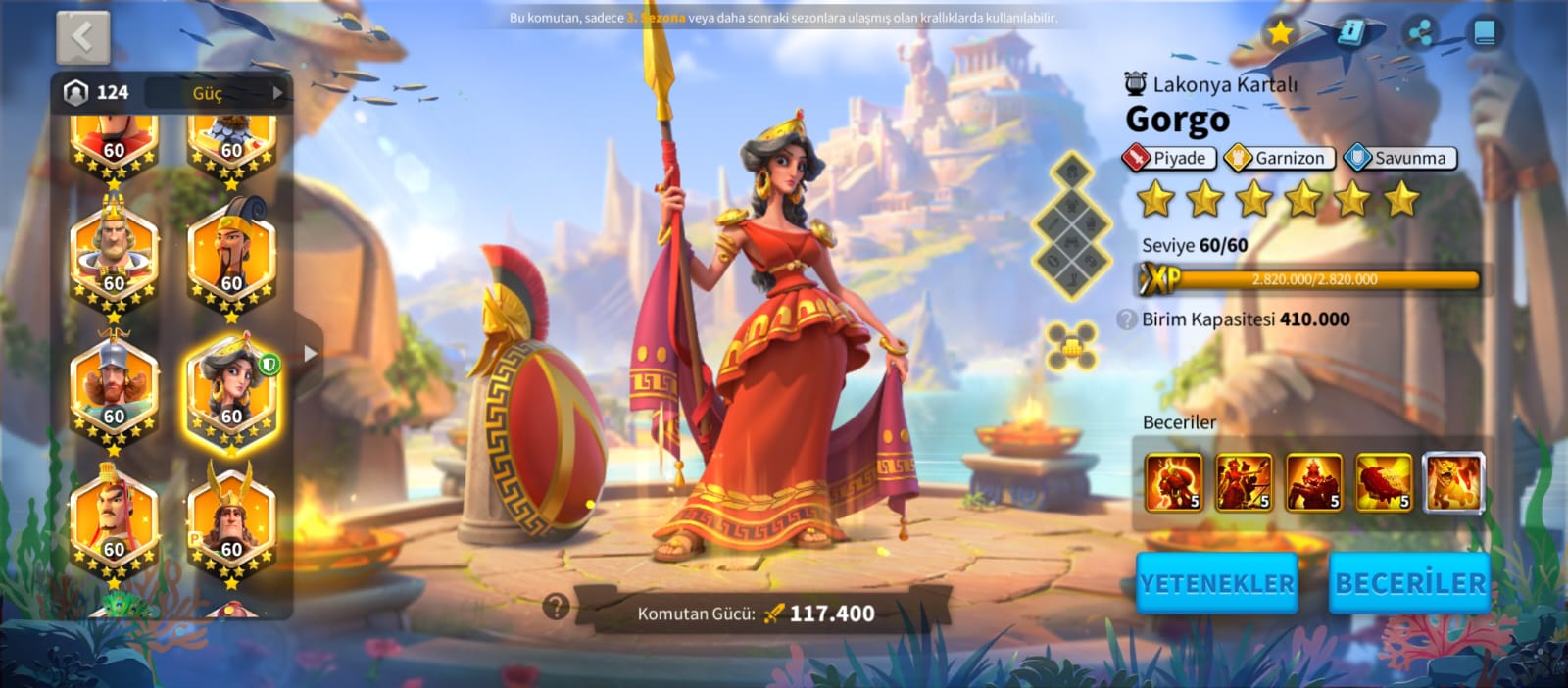Select the skill showing a spear-wielding warrior
Image resolution: width=1568 pixels, height=688 pixels.
pos(1244,483)
